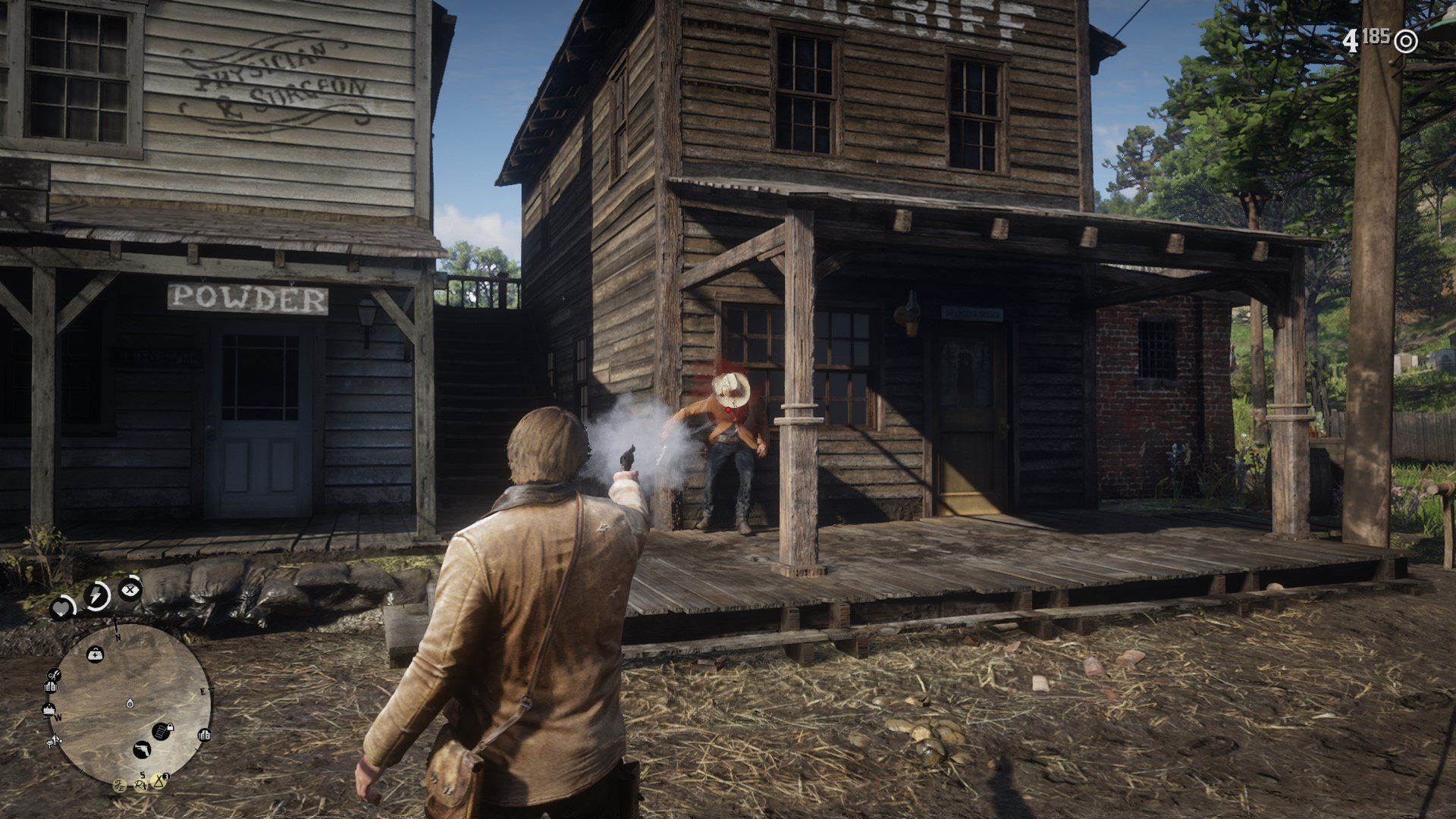Click the bullseye ammo type icon
This screenshot has width=1456, height=819.
point(1405,41)
